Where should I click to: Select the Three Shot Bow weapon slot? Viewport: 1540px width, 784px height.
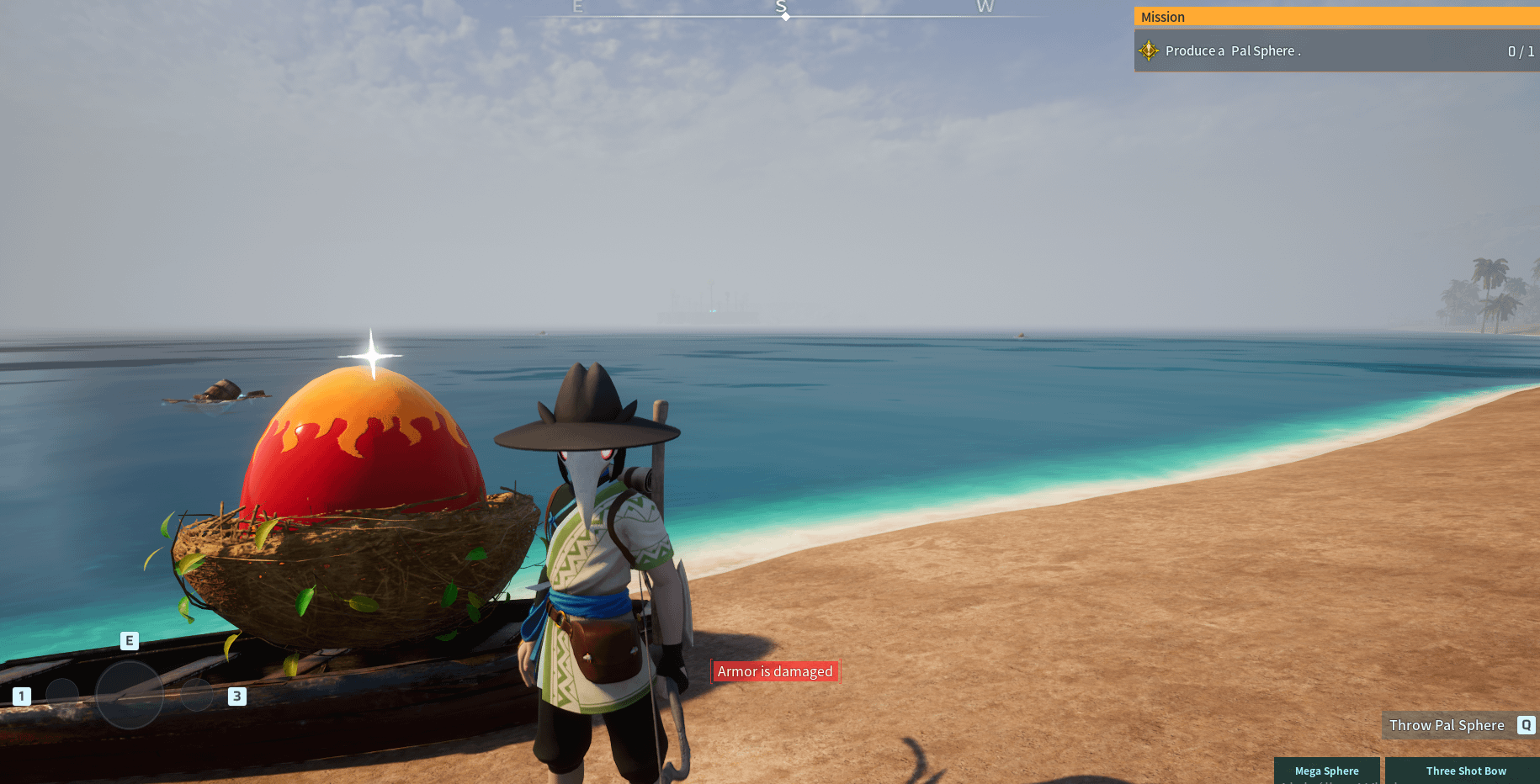[x=1465, y=771]
